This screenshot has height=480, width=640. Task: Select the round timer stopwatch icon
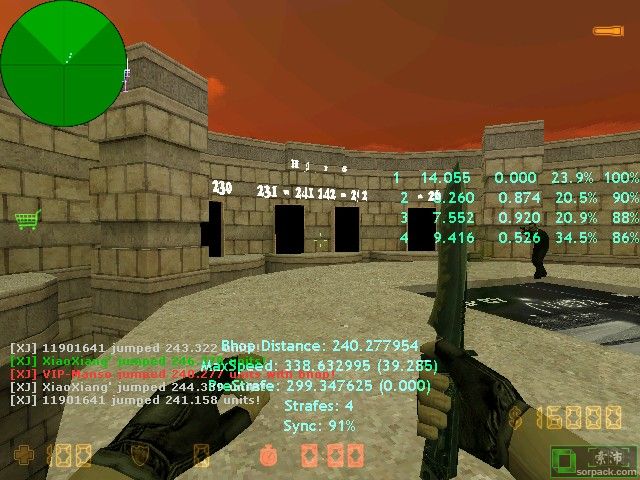click(x=267, y=456)
